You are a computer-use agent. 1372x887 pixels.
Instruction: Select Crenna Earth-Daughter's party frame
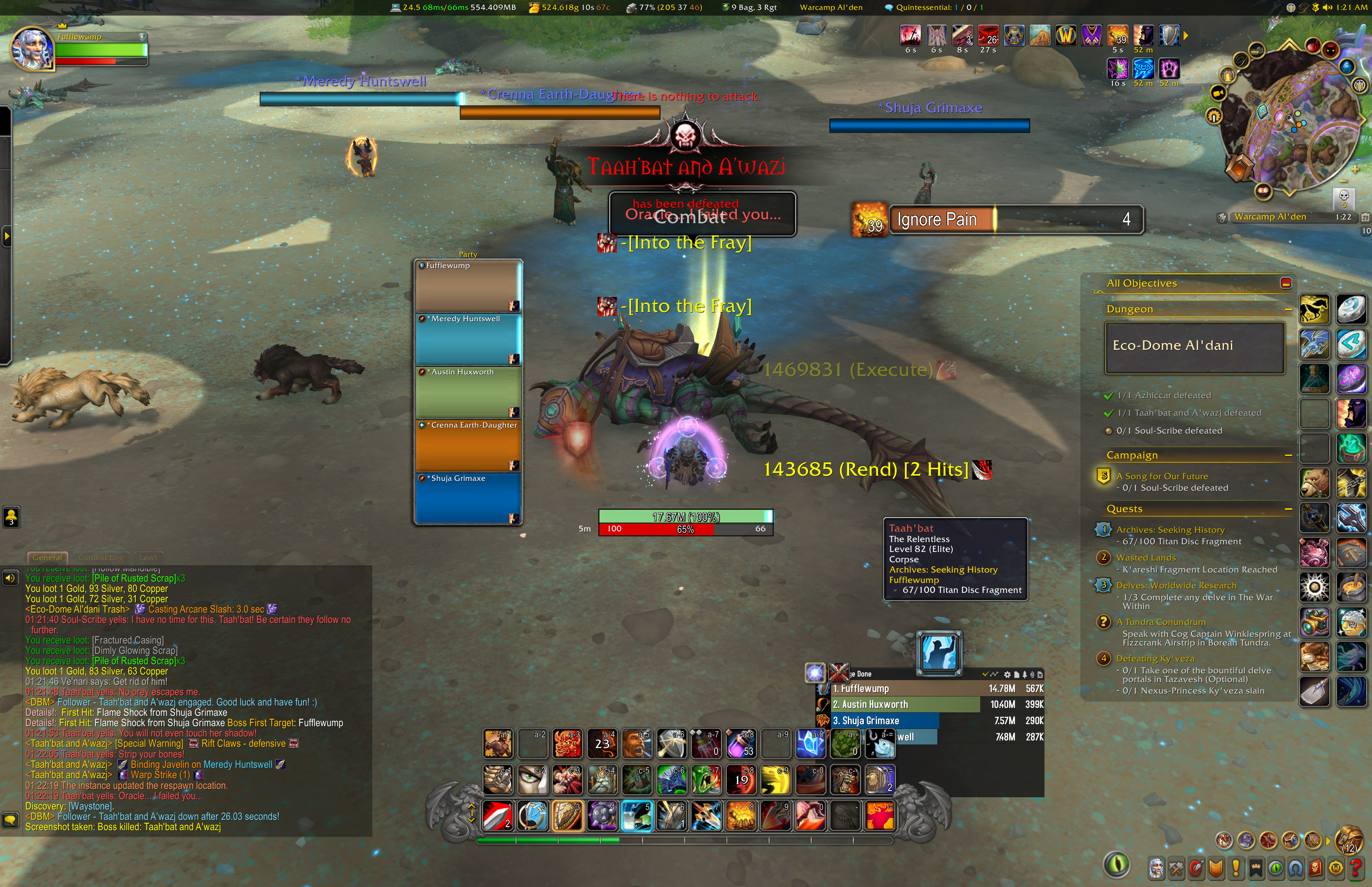tap(468, 446)
